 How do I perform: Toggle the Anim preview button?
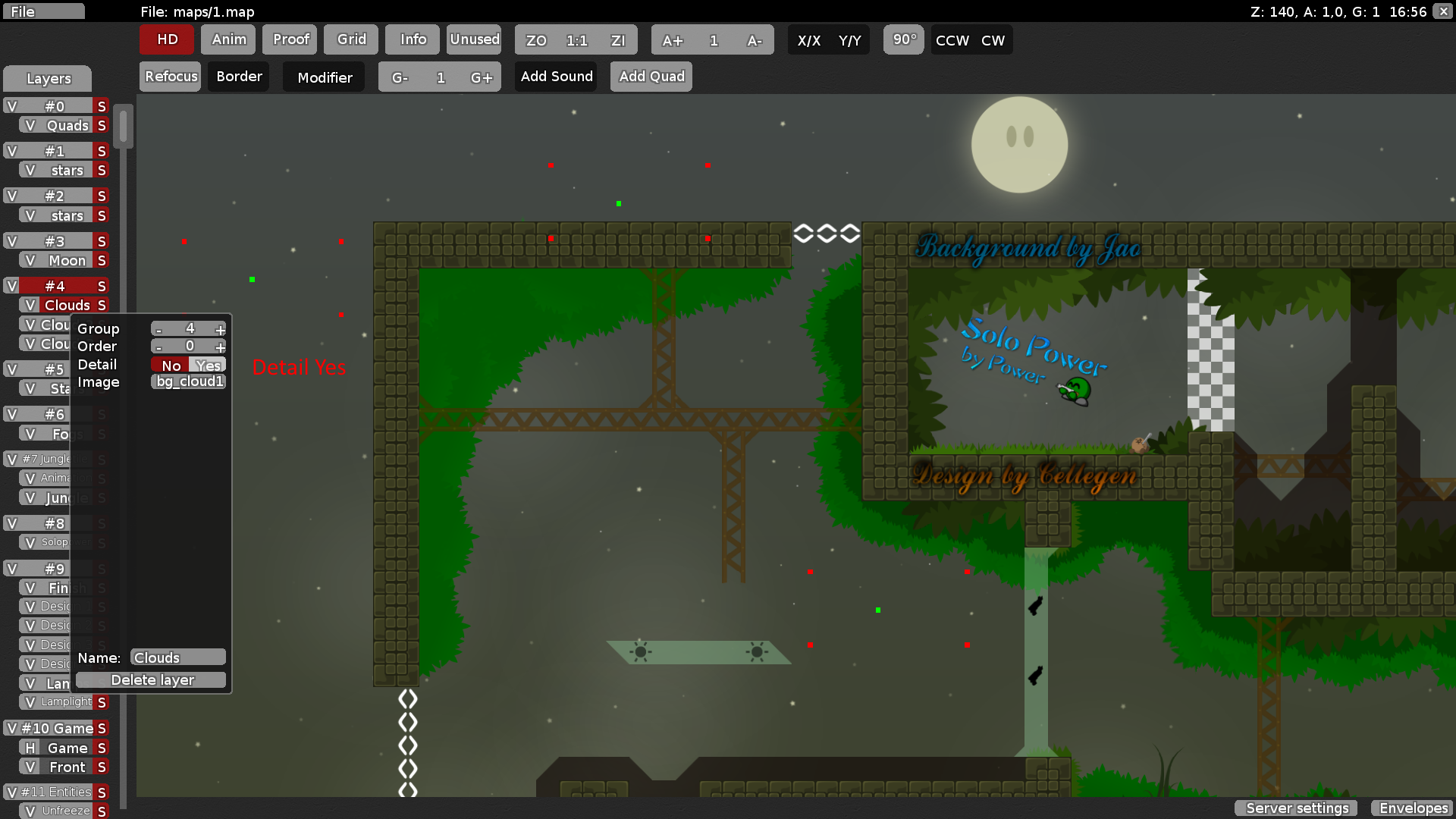click(x=228, y=39)
